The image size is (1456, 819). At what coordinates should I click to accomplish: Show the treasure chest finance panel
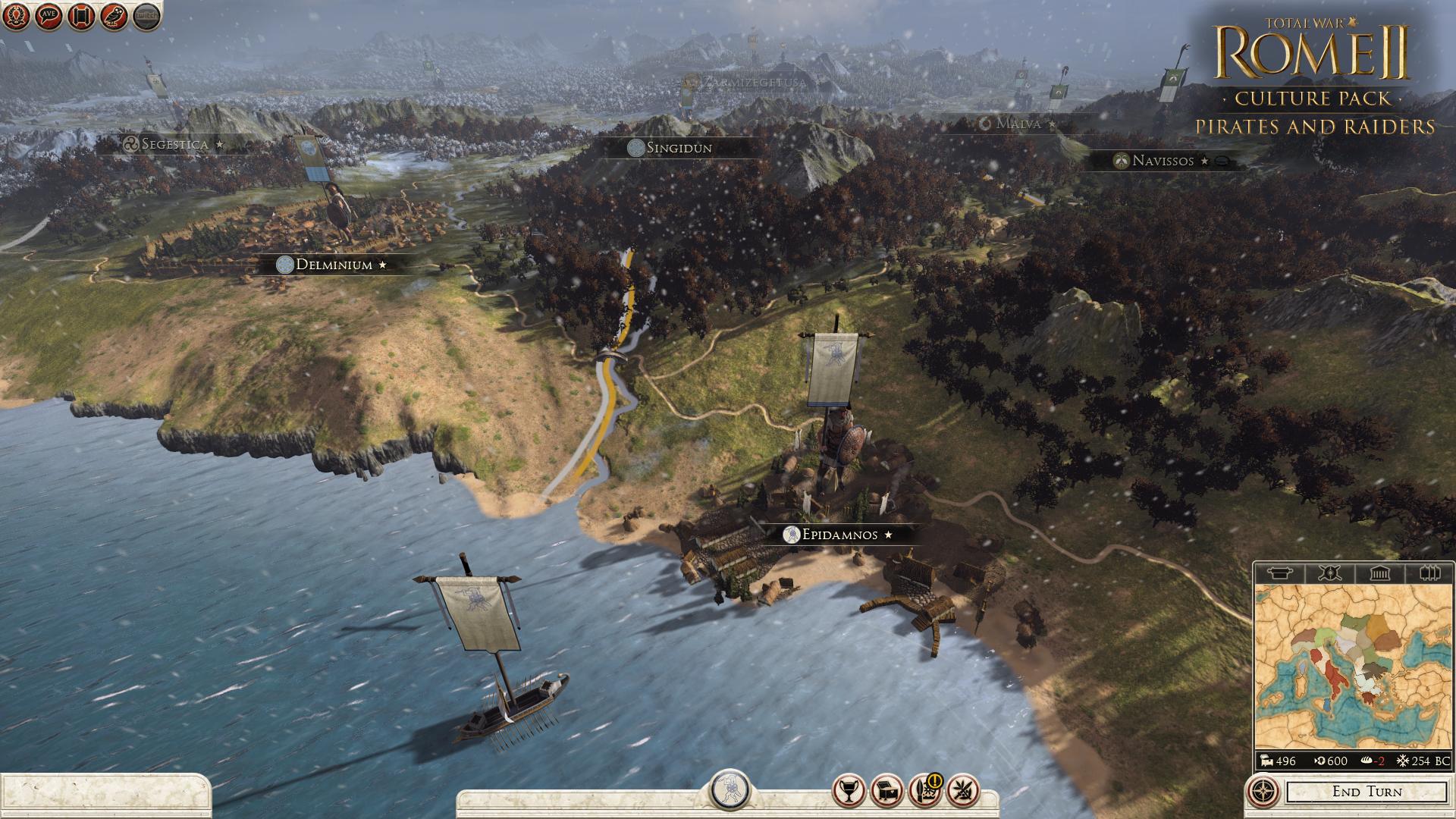point(887,791)
